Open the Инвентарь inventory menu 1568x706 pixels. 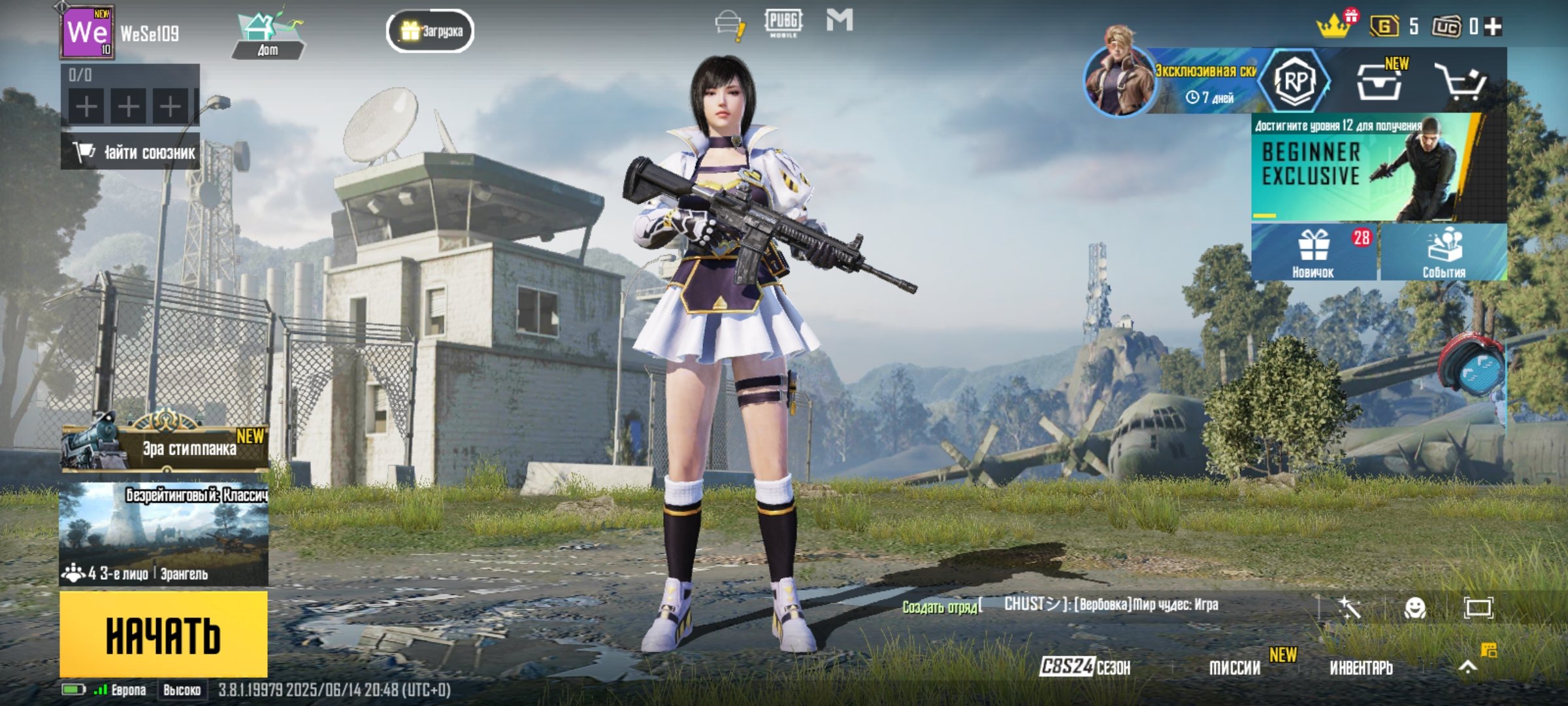point(1361,667)
